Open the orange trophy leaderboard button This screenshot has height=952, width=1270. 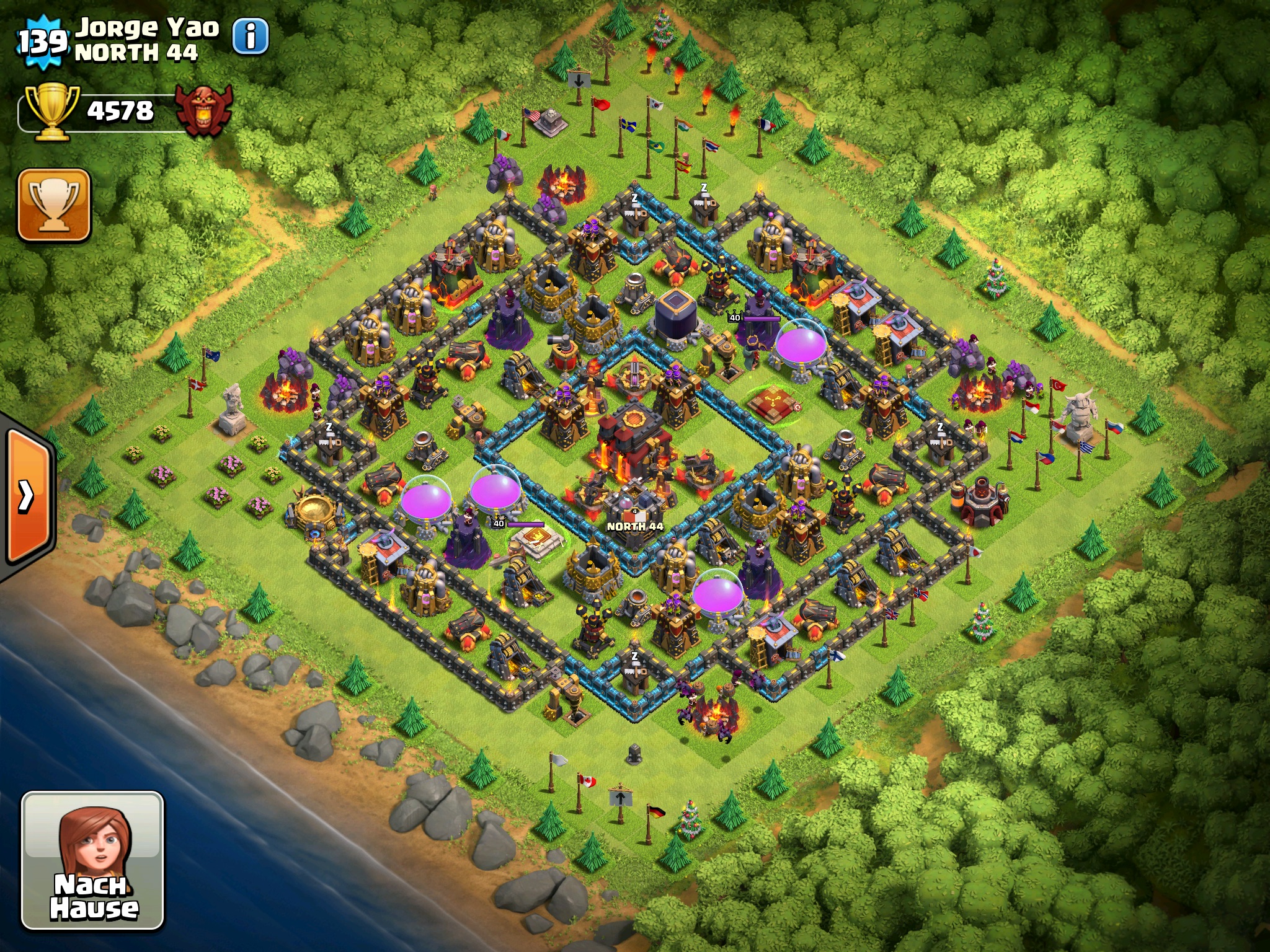click(x=55, y=205)
